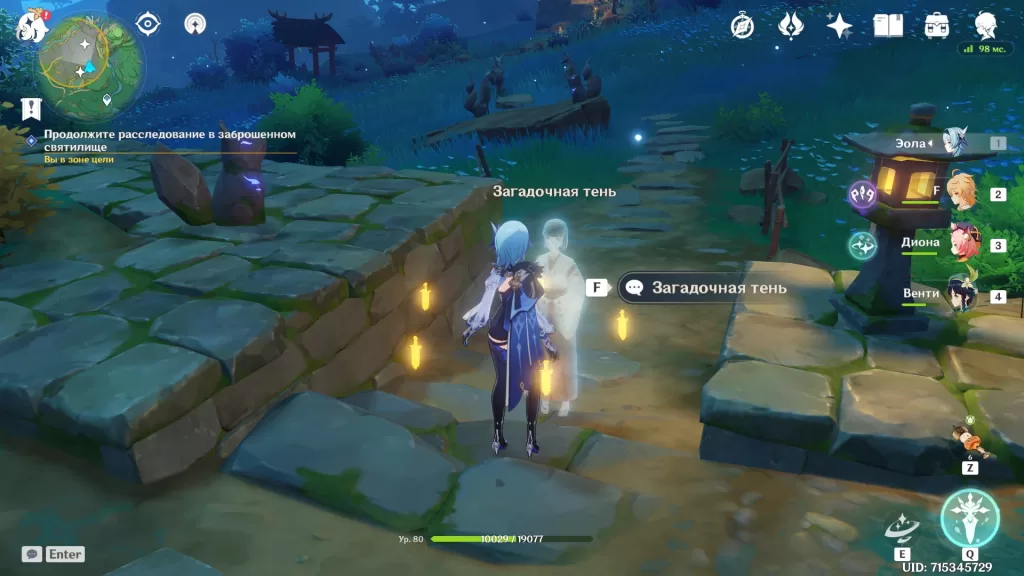Switch to the blond Traveler party member
This screenshot has height=576, width=1024.
point(961,192)
